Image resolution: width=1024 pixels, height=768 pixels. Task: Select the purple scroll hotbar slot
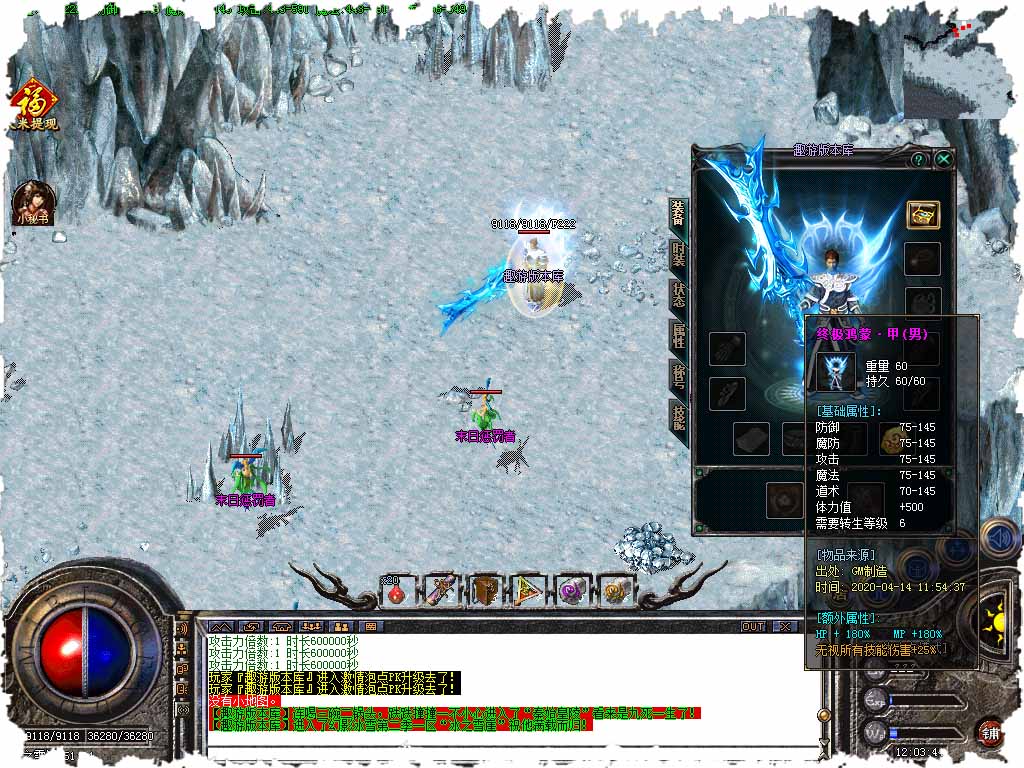[573, 592]
